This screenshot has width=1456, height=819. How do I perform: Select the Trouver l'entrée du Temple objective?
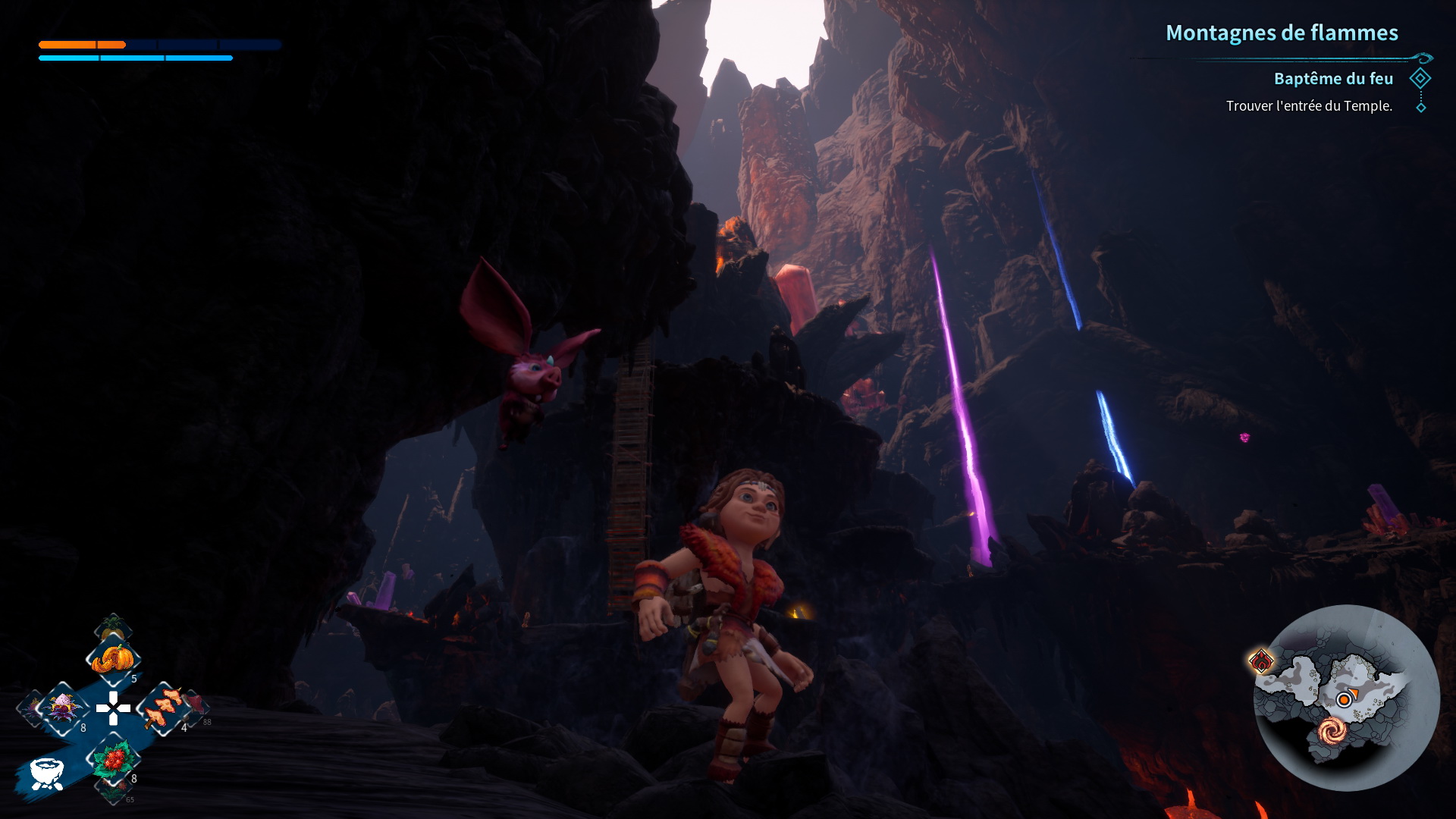(1309, 106)
